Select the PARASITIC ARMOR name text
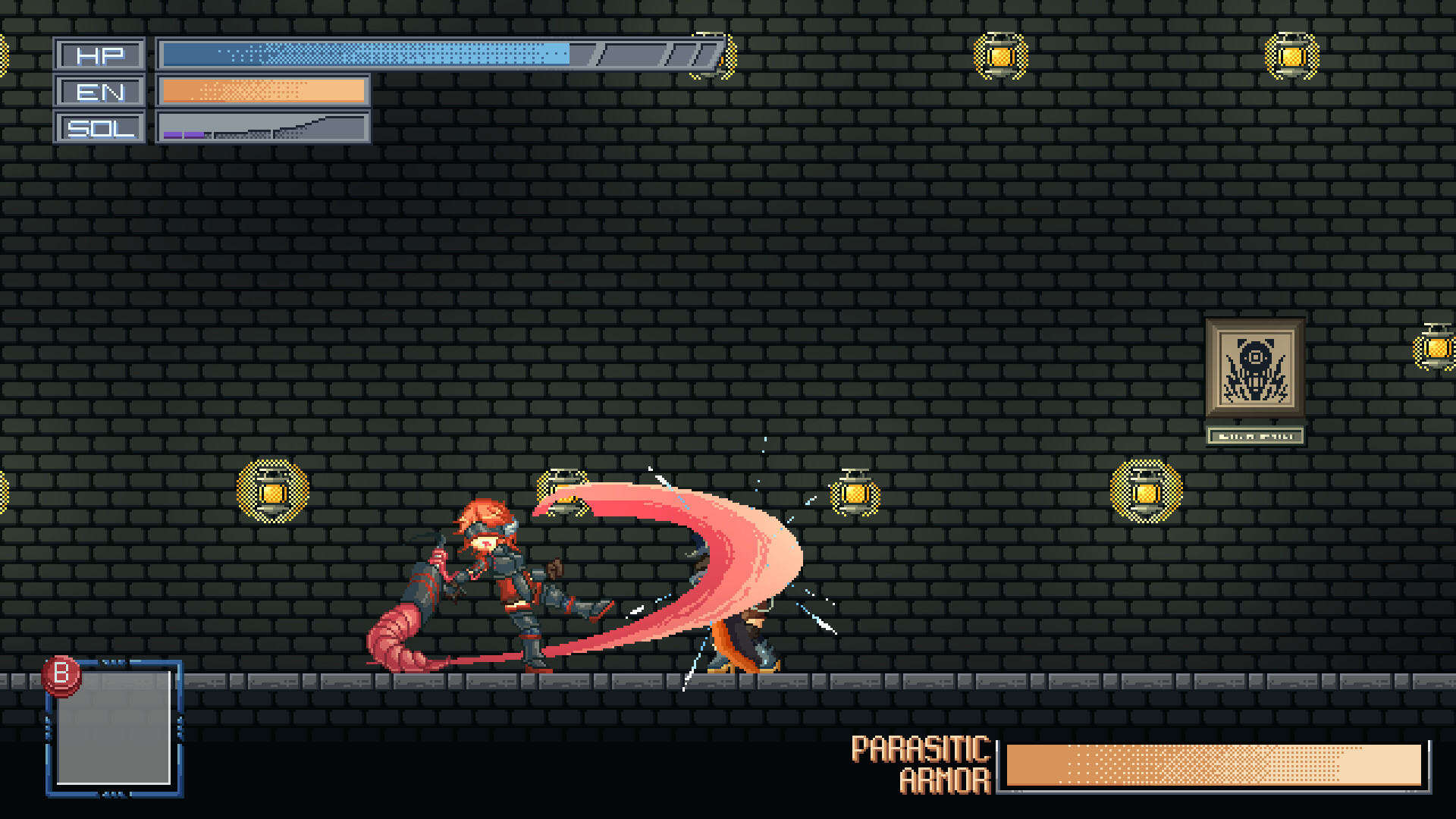Screen dimensions: 1456x819 coord(920,764)
